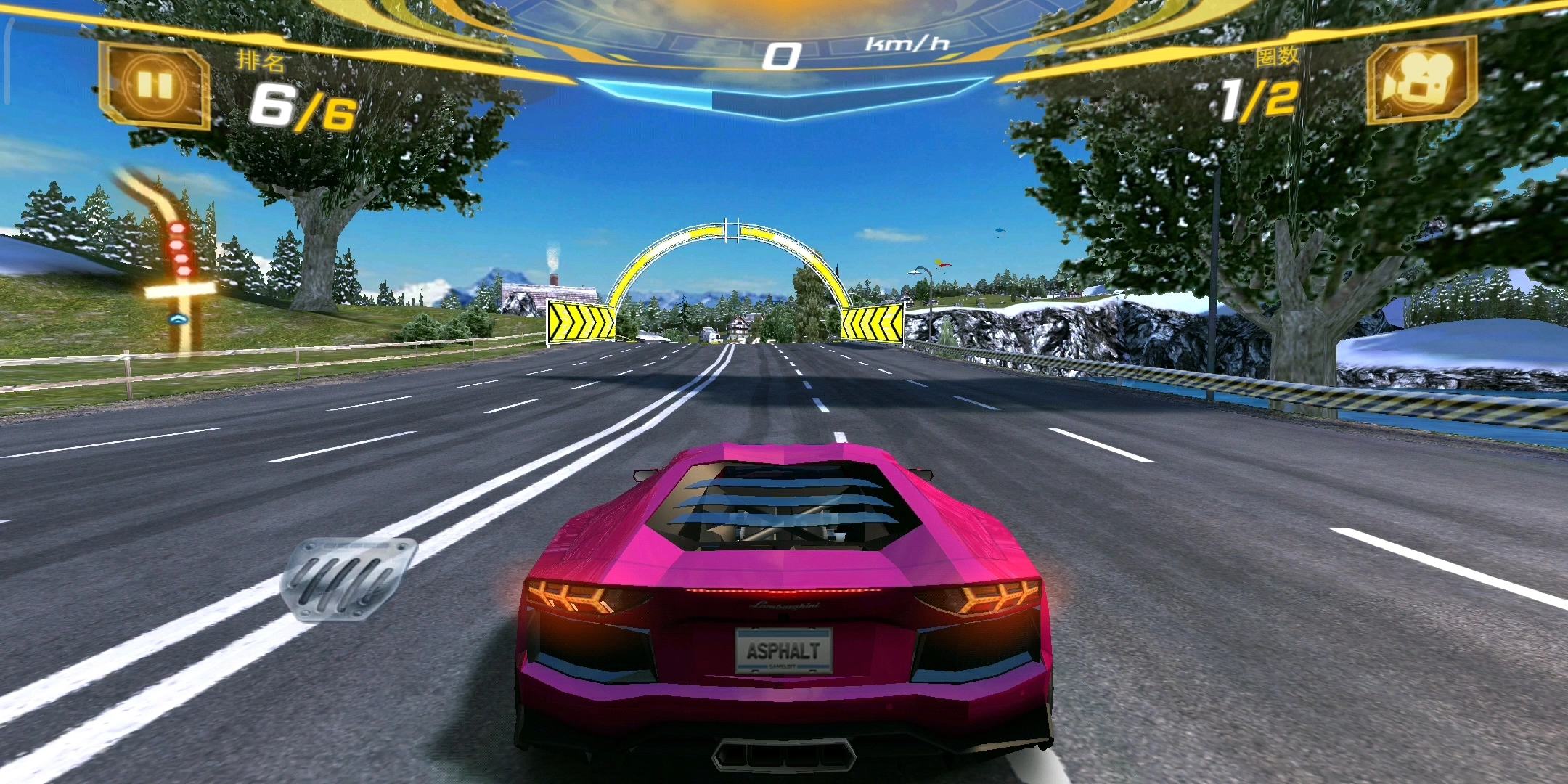1568x784 pixels.
Task: Switch the camera view
Action: (1420, 81)
